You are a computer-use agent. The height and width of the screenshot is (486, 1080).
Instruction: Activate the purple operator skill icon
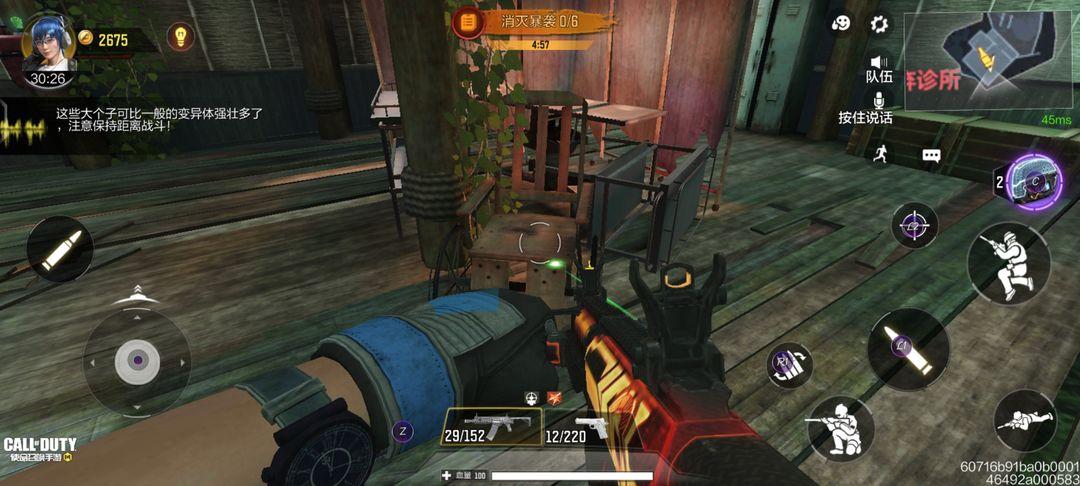tap(1034, 182)
